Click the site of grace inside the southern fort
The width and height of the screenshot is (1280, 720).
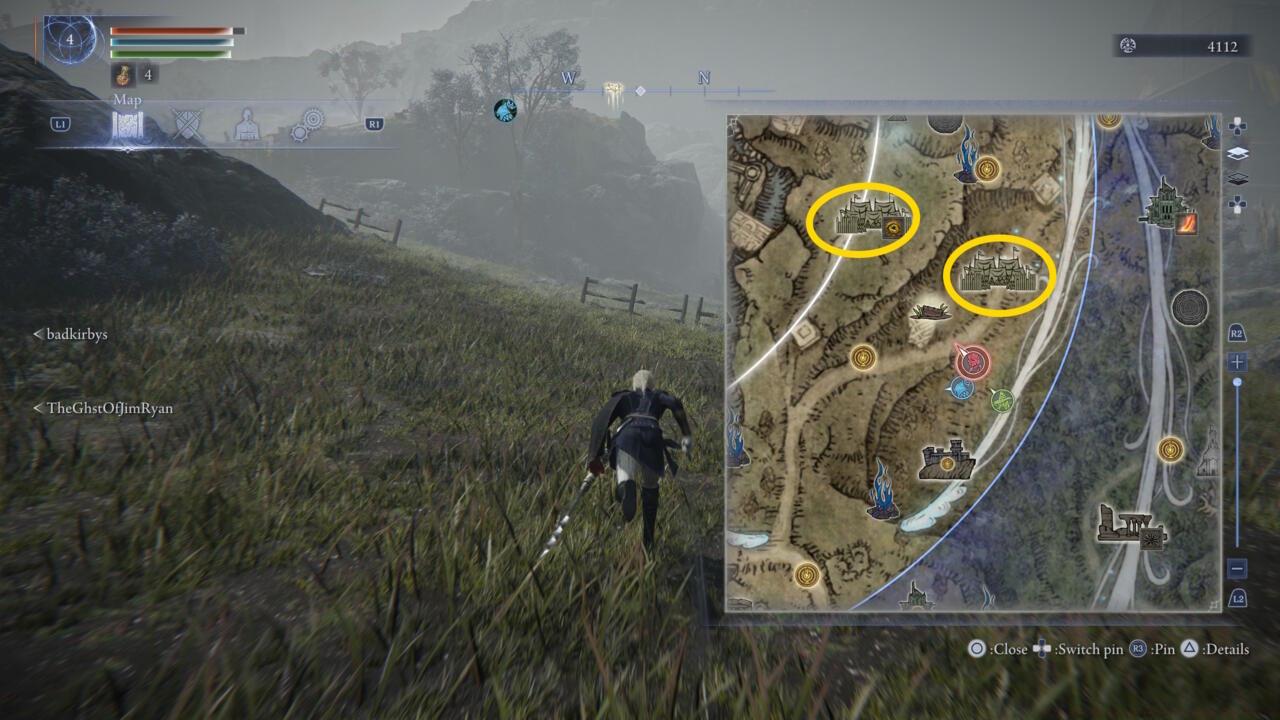[947, 463]
